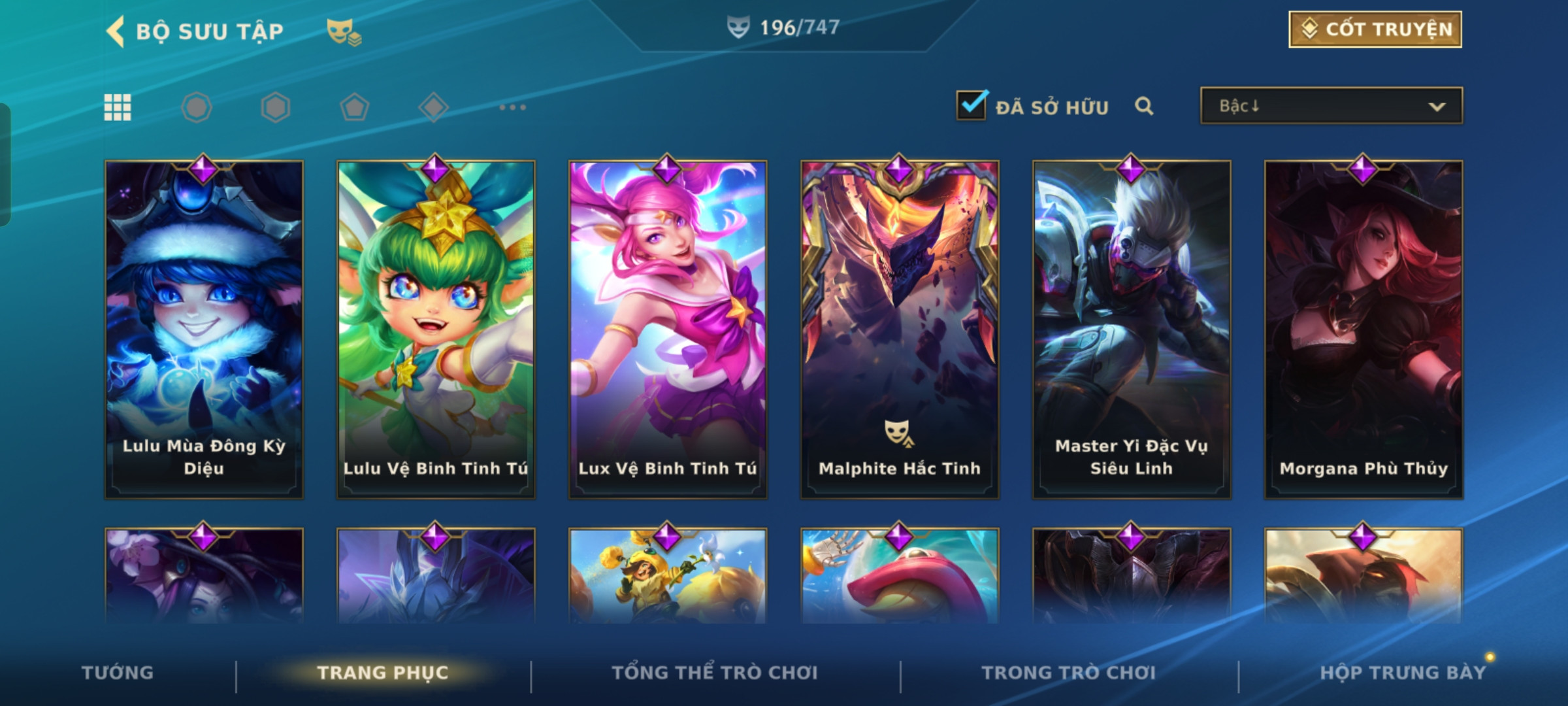Switch to Trong Trò Chơi tab

(x=1069, y=673)
